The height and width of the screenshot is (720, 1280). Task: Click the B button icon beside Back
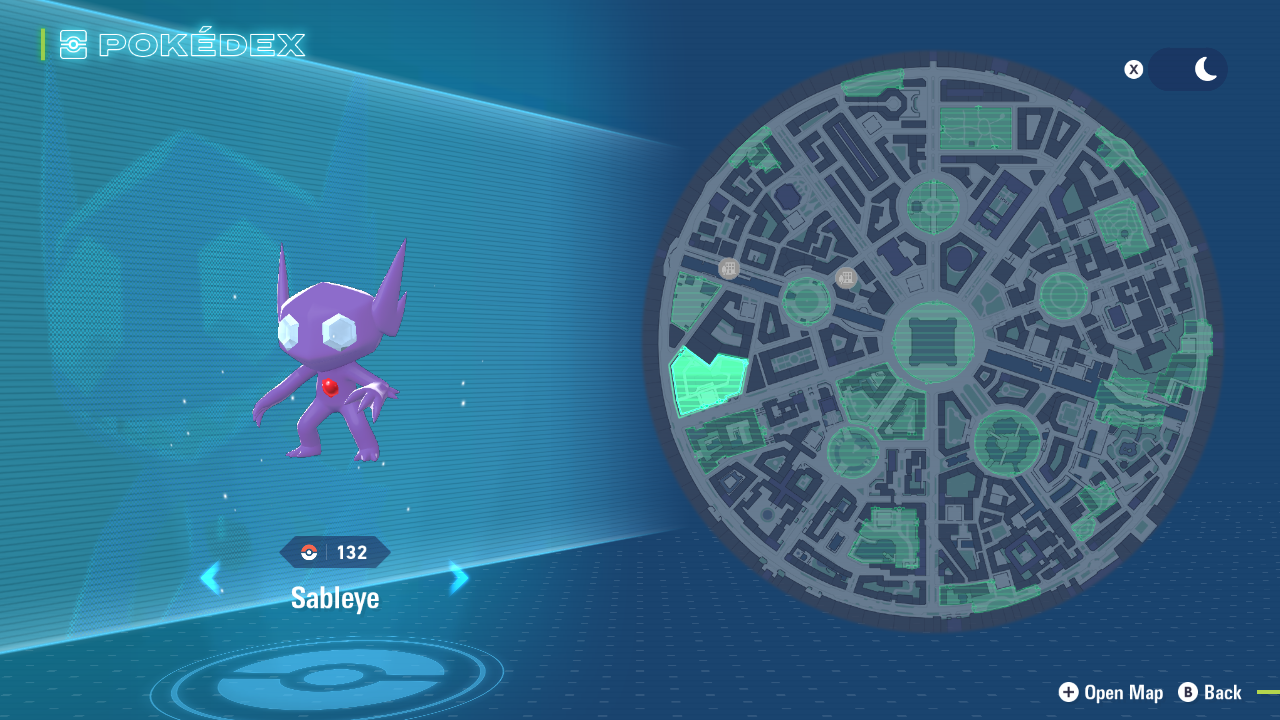pos(1189,692)
